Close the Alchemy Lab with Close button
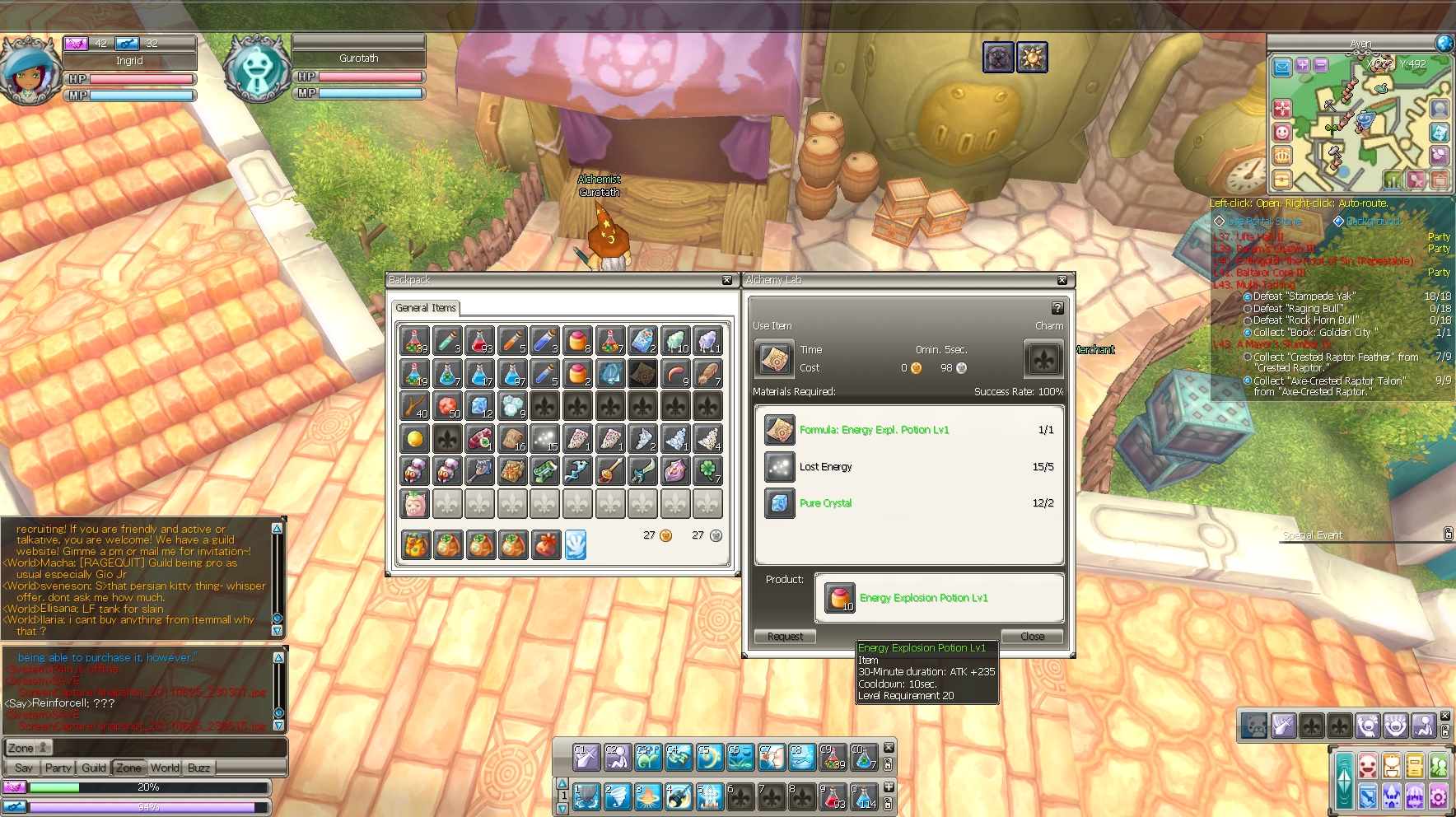The image size is (1456, 817). tap(1032, 637)
